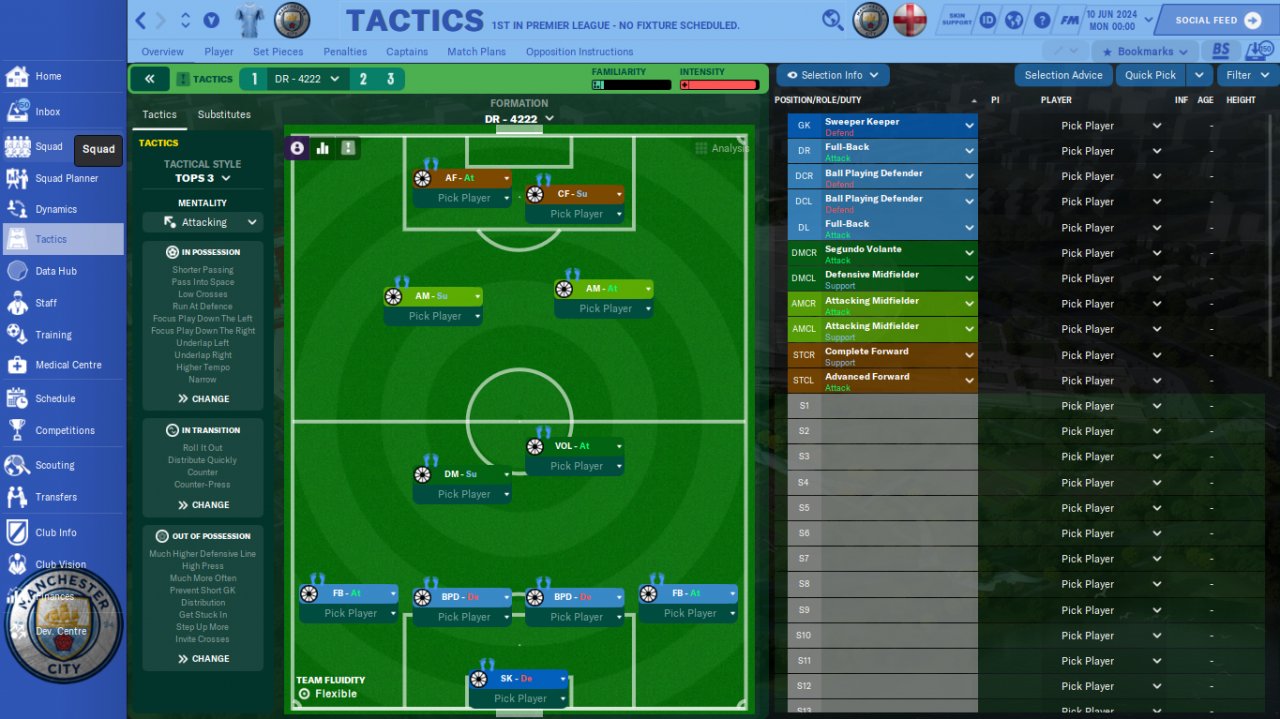This screenshot has height=719, width=1280.
Task: Open the Selection Info dropdown
Action: 832,75
